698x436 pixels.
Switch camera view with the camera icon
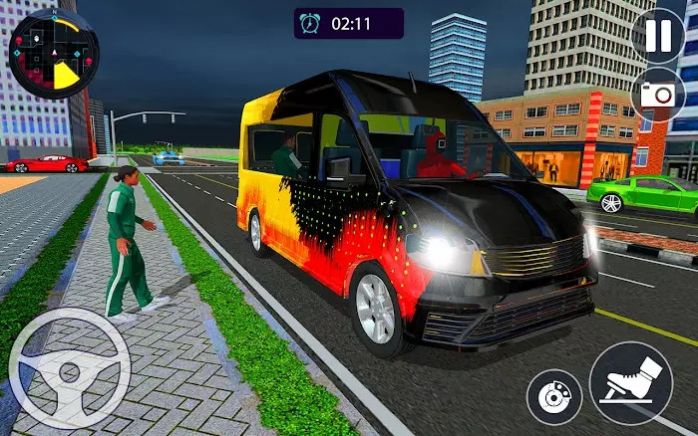click(657, 95)
